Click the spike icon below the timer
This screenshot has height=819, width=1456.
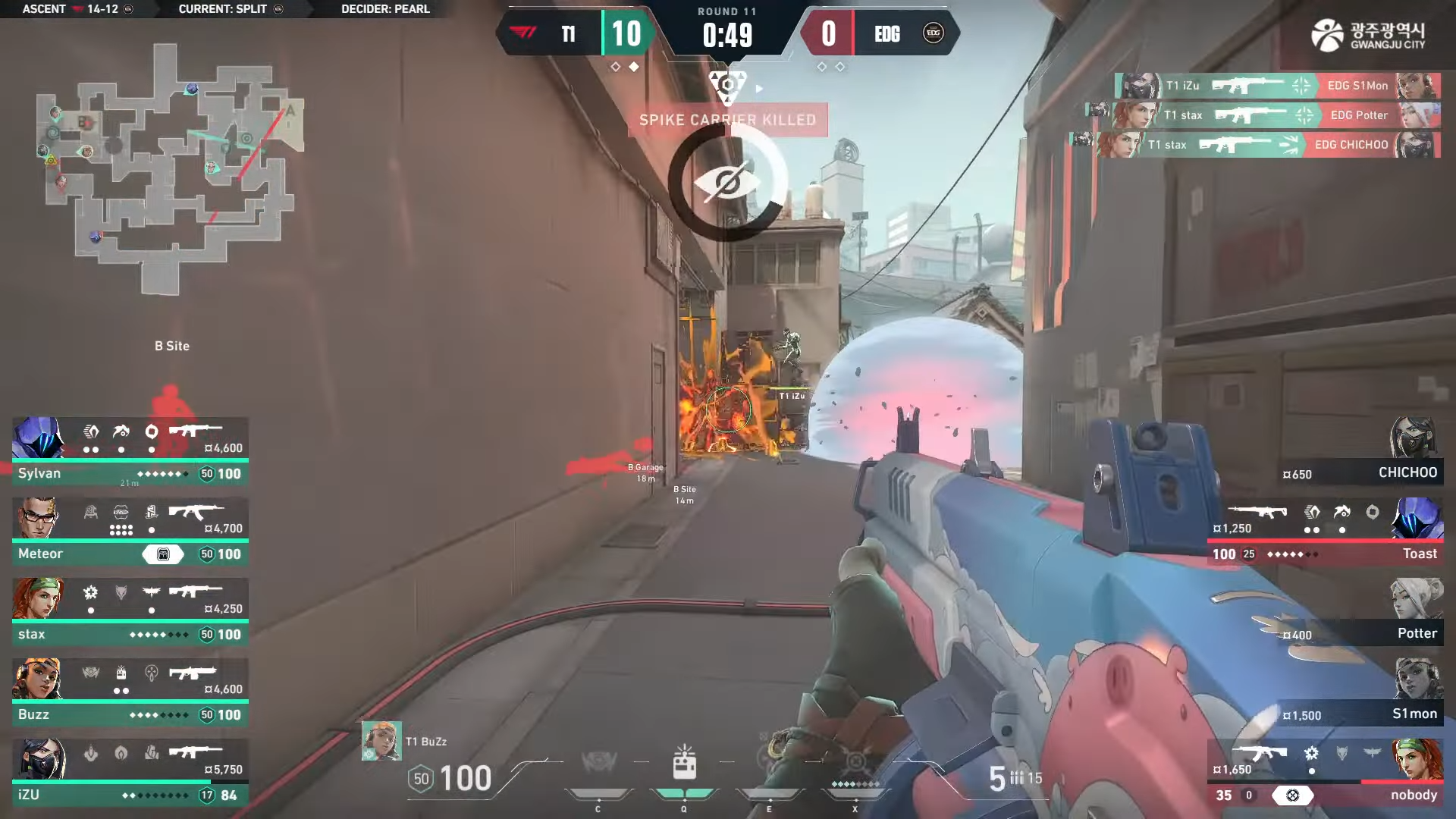pyautogui.click(x=727, y=84)
